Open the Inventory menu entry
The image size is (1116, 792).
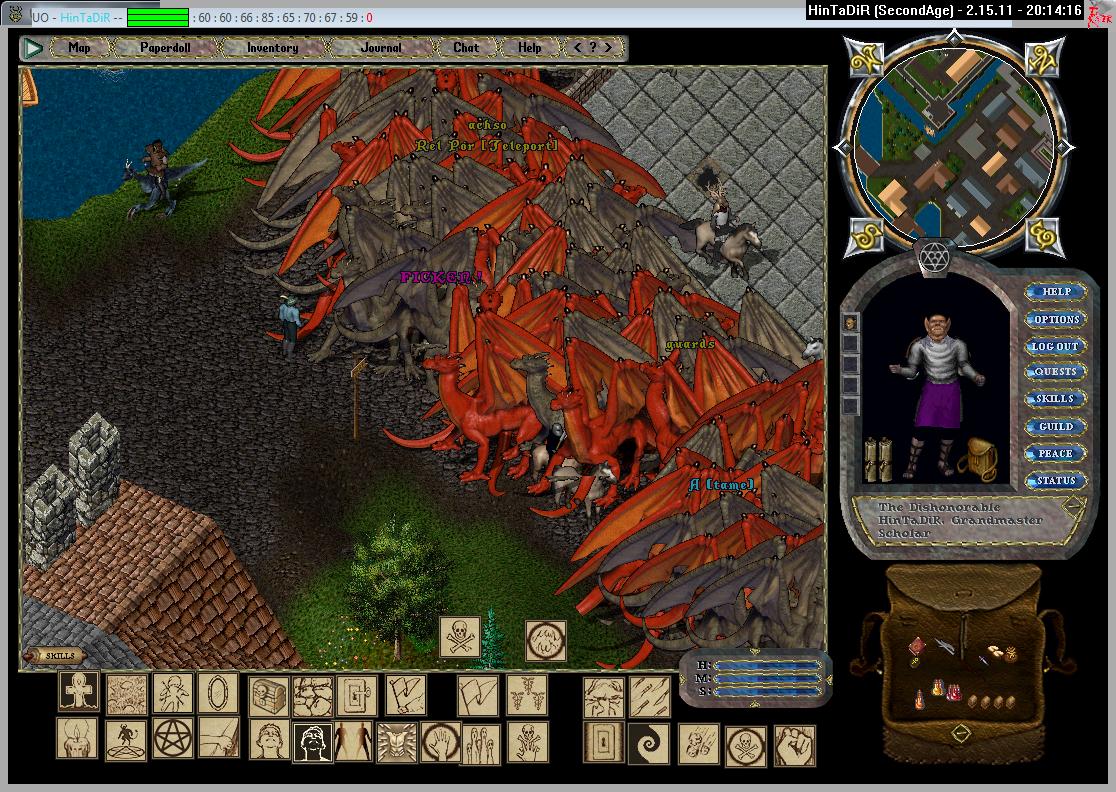(272, 47)
